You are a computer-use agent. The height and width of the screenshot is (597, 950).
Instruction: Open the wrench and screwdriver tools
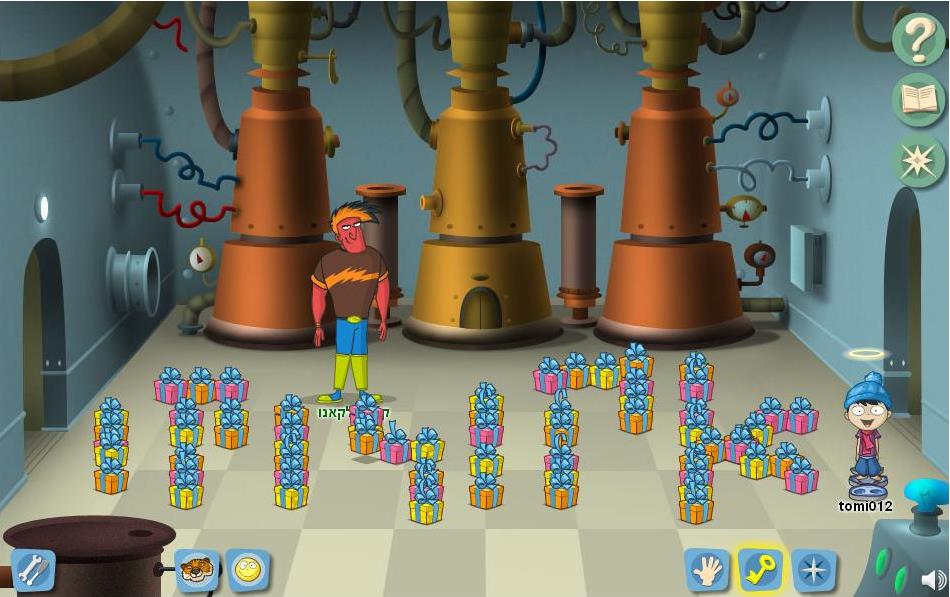[32, 571]
